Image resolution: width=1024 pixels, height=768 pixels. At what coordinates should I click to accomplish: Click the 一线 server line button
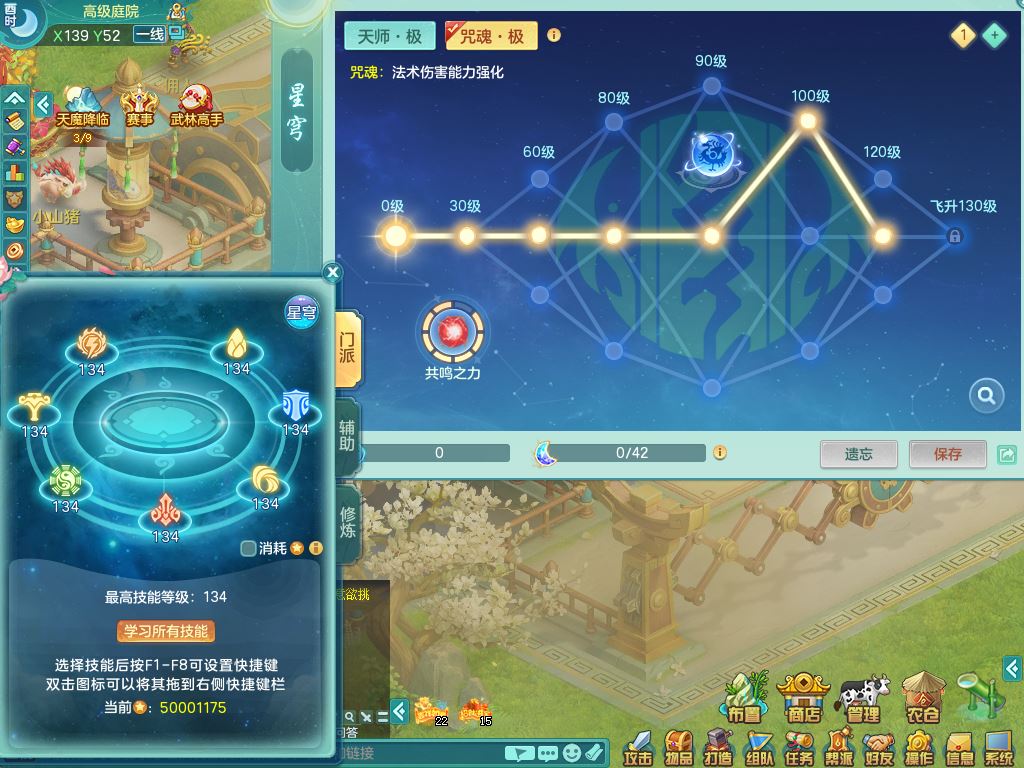pyautogui.click(x=149, y=35)
